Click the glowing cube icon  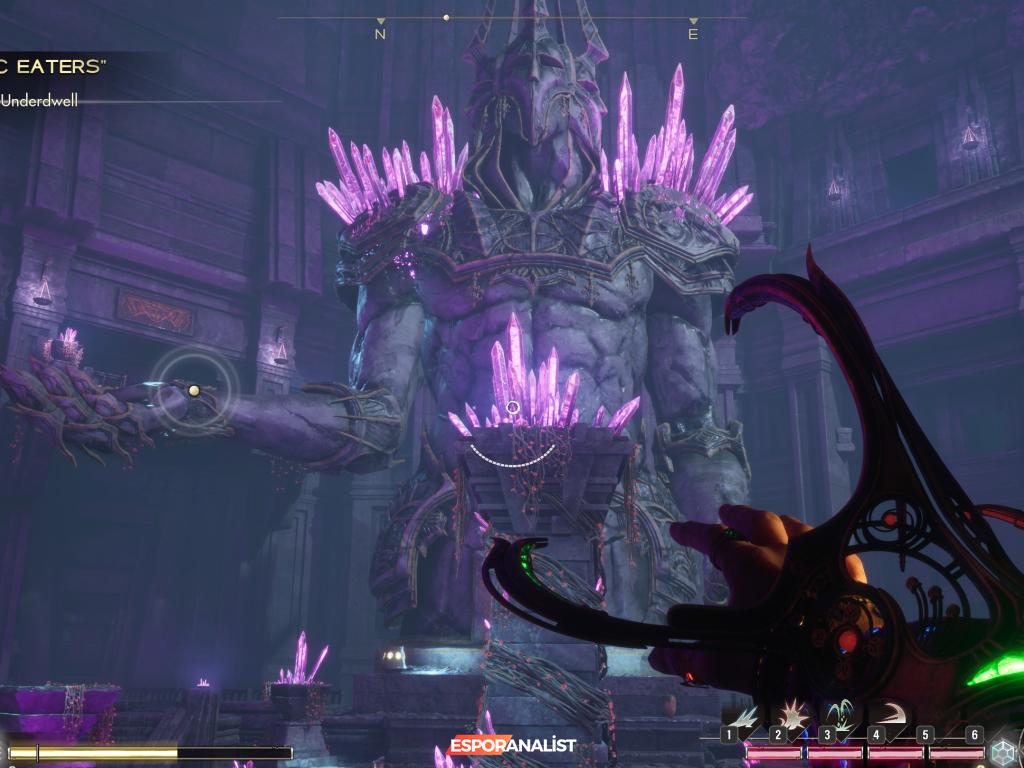point(1003,750)
